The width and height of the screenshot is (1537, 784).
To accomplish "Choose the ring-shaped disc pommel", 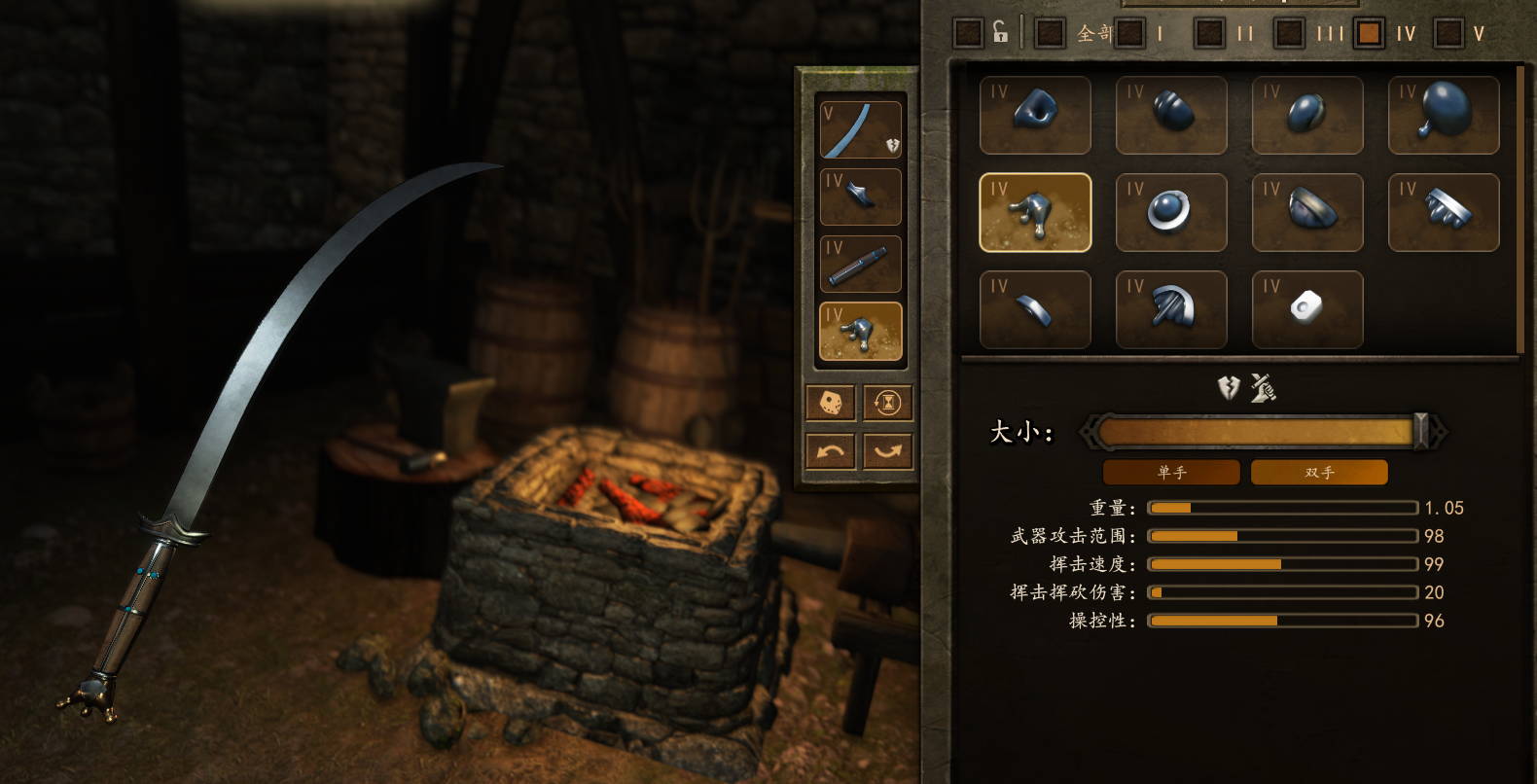I will pos(1171,212).
